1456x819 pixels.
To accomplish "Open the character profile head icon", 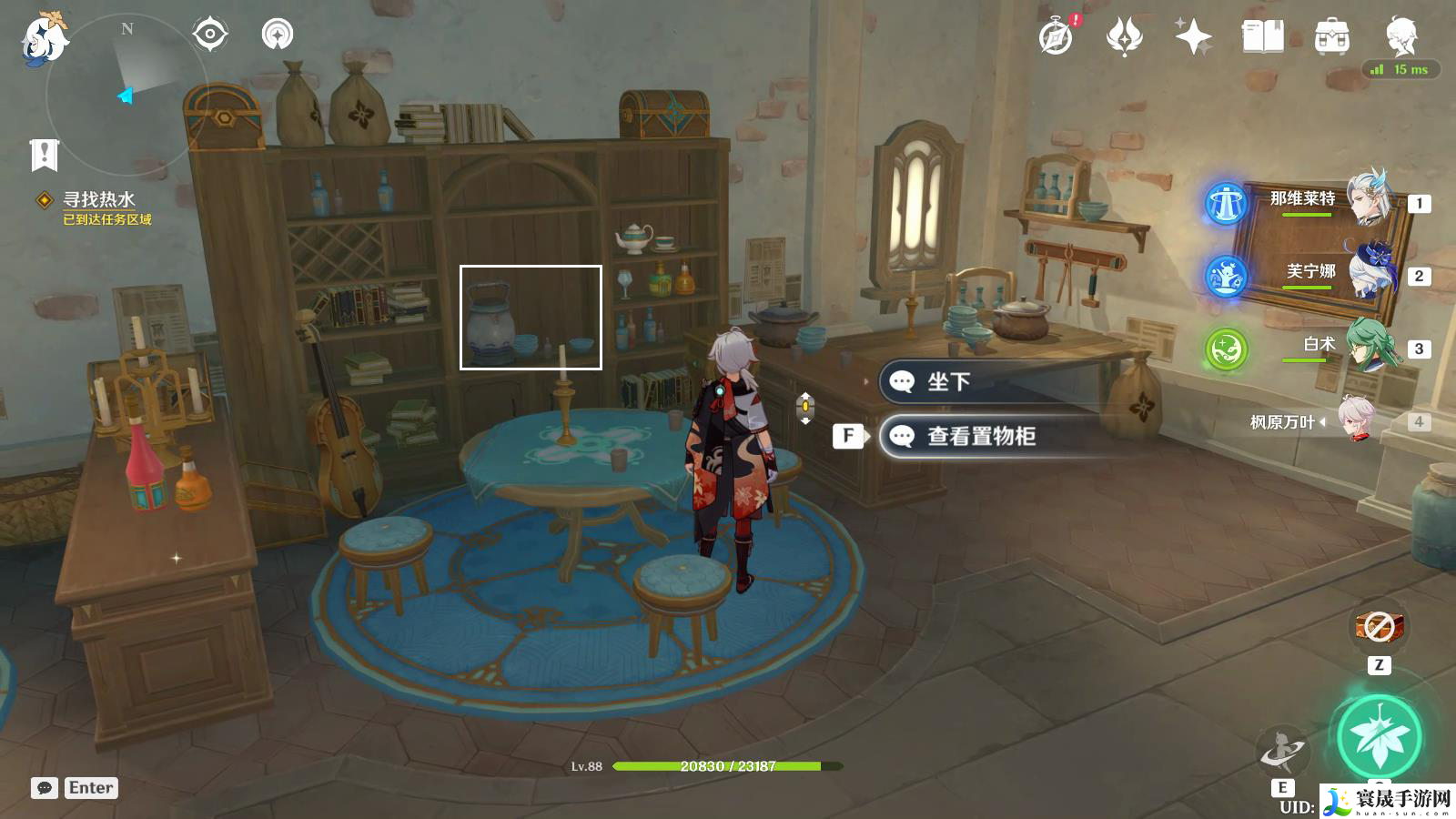I will (x=1400, y=37).
